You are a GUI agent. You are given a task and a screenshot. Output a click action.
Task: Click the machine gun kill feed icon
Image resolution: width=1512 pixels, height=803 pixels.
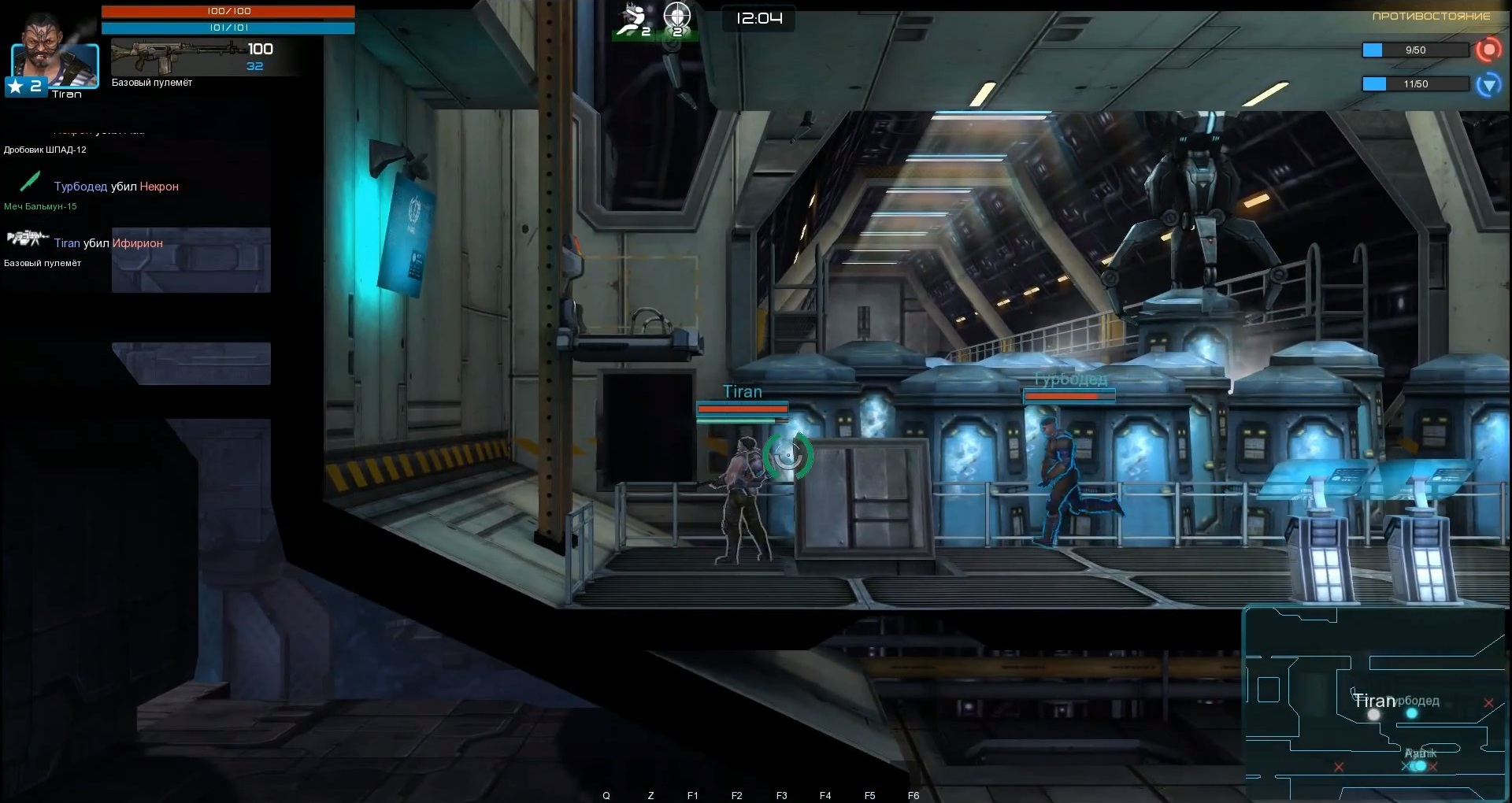(25, 239)
